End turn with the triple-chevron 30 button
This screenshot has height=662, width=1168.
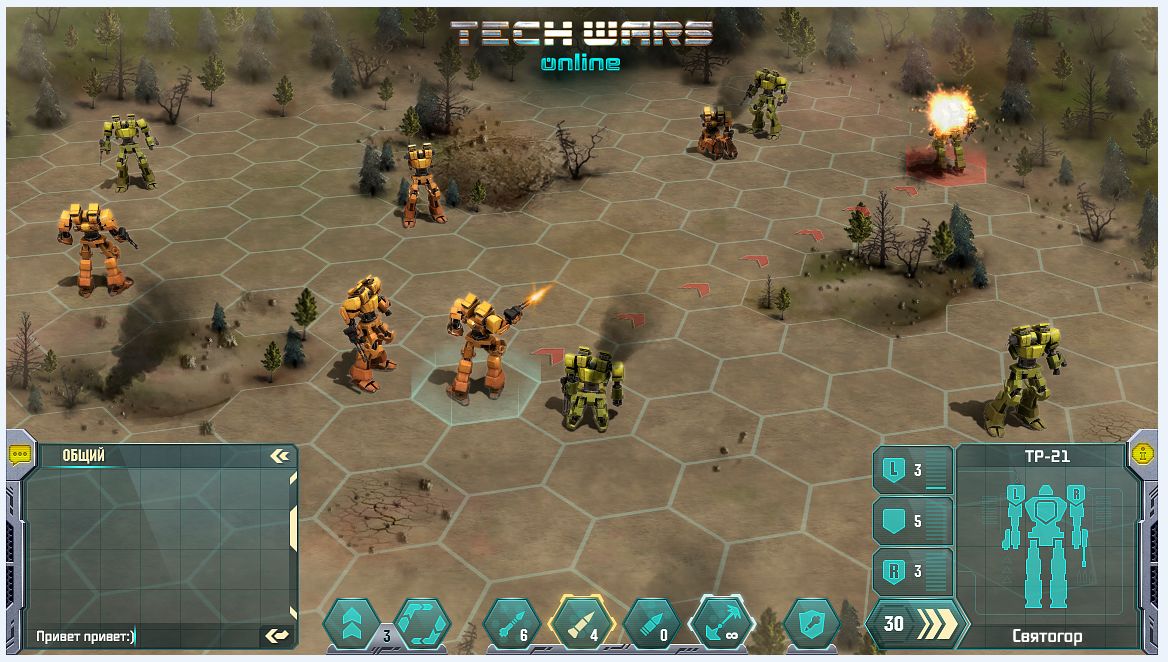(916, 624)
